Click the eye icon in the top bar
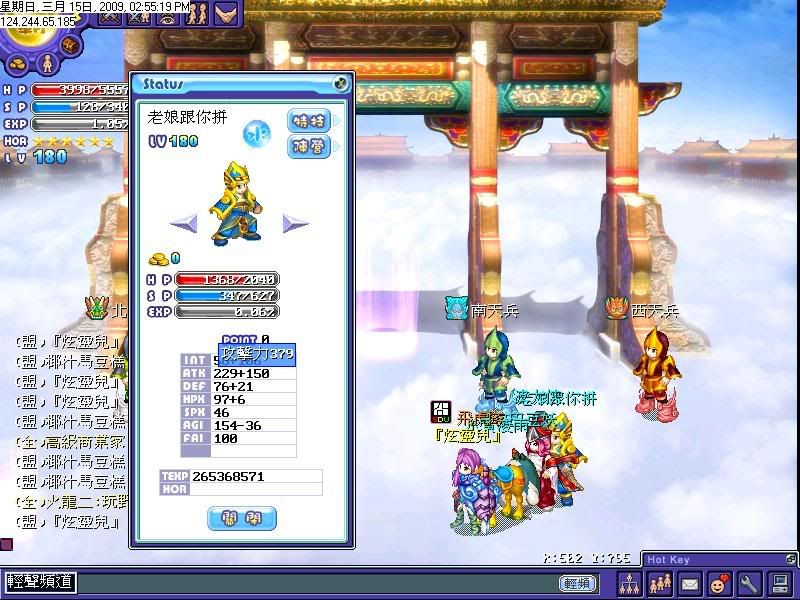Screen dimensions: 800x600 point(167,15)
